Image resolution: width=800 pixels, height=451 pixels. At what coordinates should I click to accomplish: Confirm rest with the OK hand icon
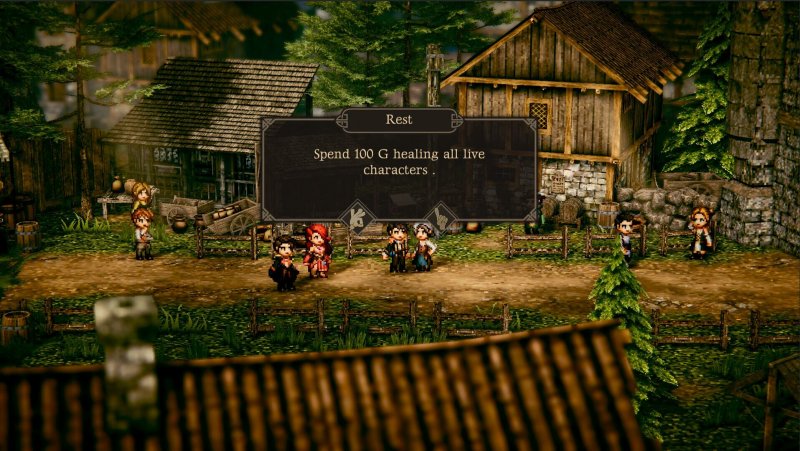point(358,218)
